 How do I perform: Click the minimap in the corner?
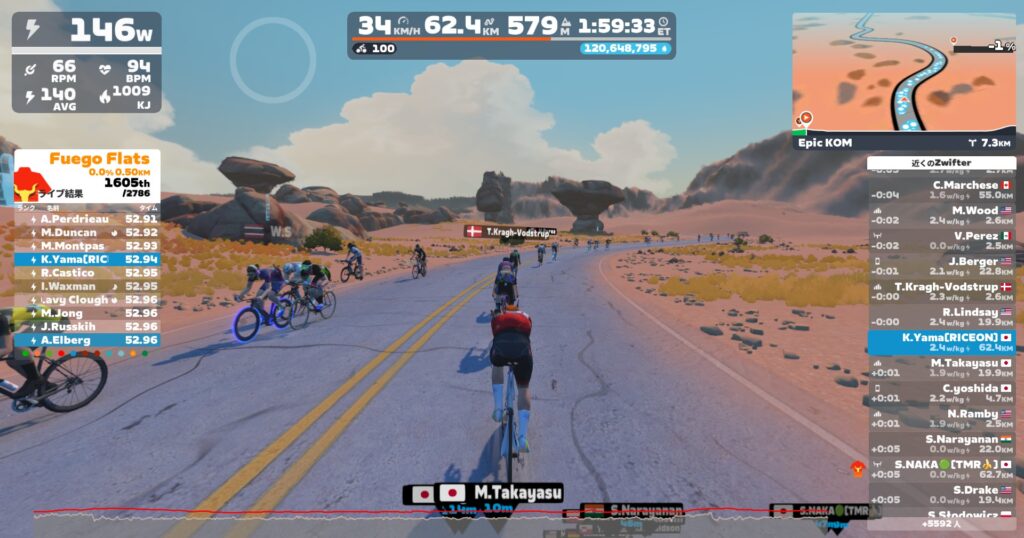pos(904,72)
